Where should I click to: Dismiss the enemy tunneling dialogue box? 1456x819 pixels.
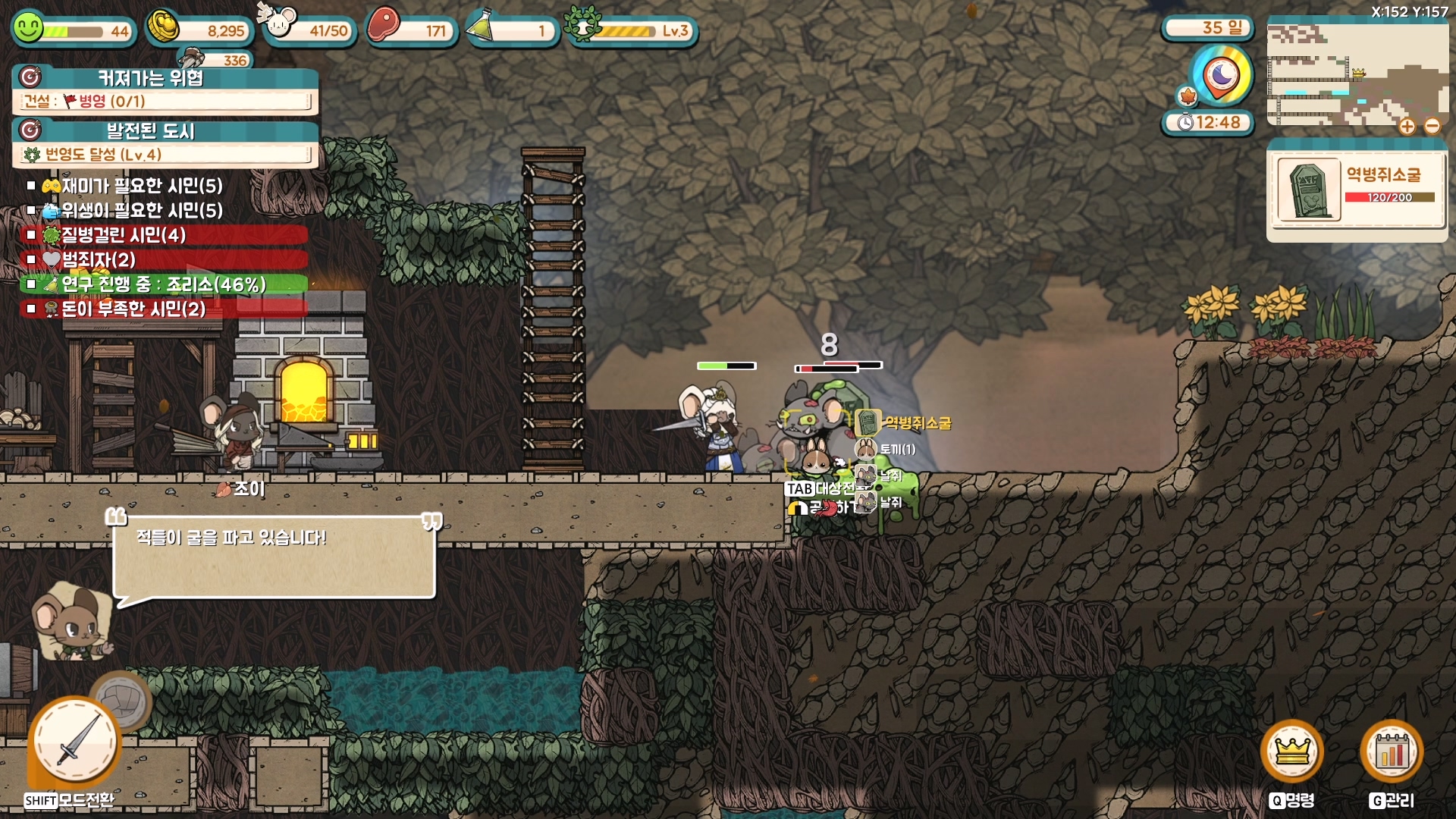tap(274, 557)
